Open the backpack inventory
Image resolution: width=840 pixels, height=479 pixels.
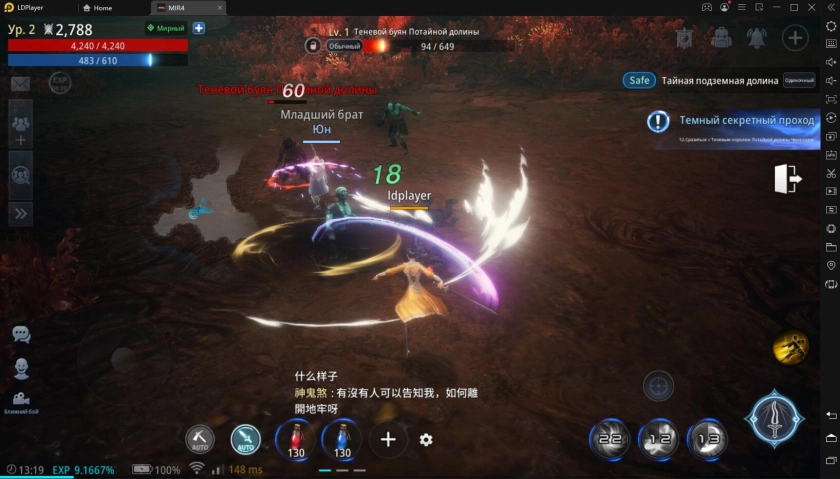[721, 38]
